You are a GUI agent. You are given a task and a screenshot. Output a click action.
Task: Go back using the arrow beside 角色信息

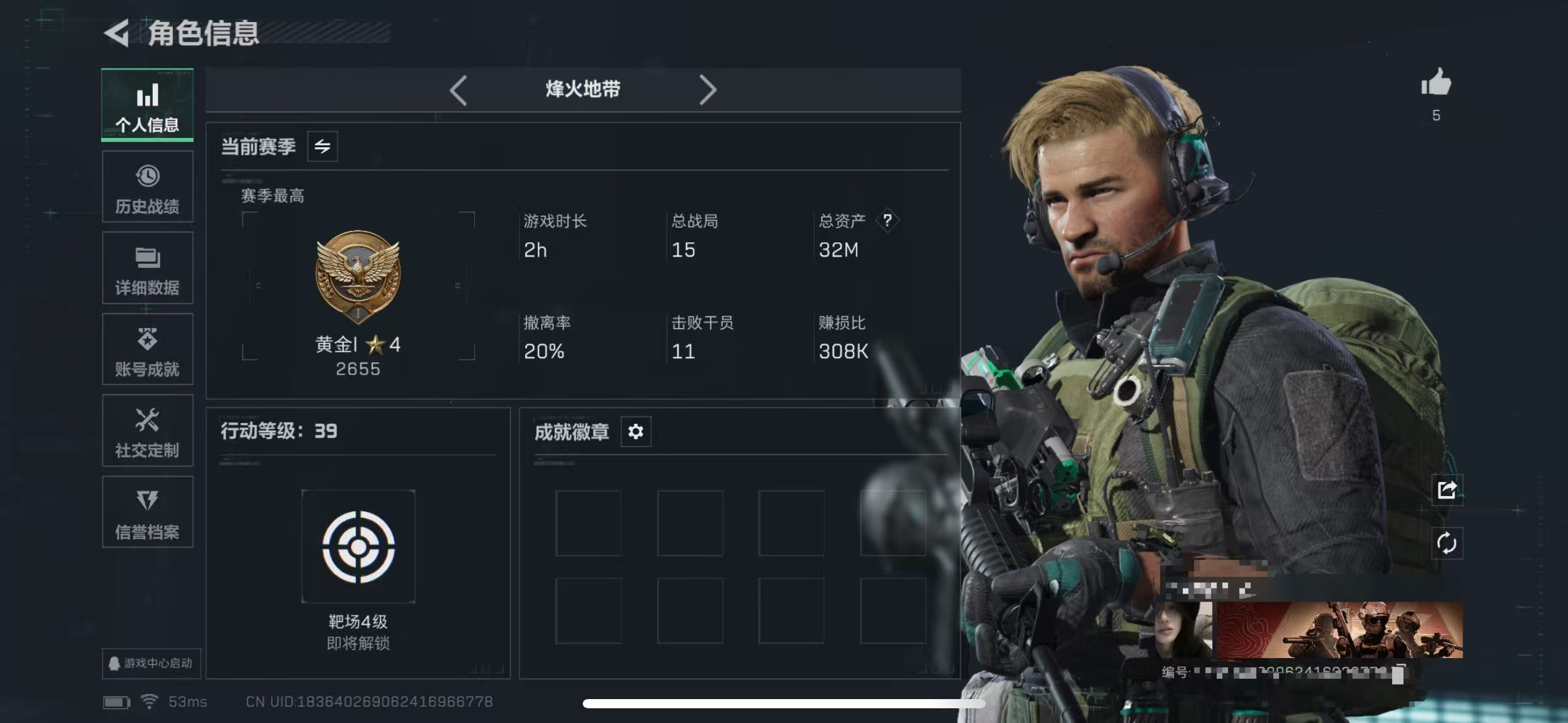pyautogui.click(x=117, y=33)
